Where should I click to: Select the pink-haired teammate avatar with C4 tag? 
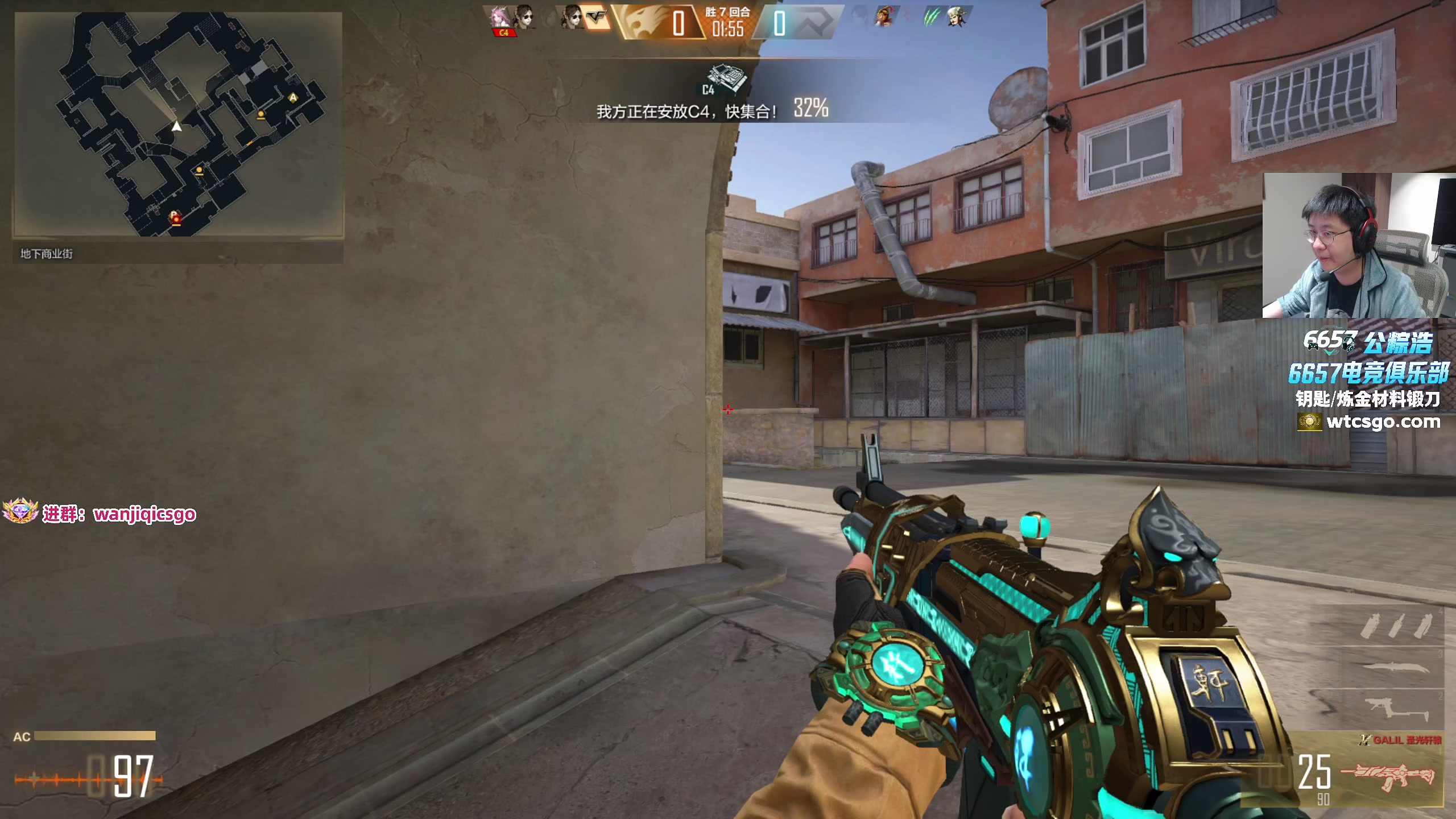tap(500, 19)
